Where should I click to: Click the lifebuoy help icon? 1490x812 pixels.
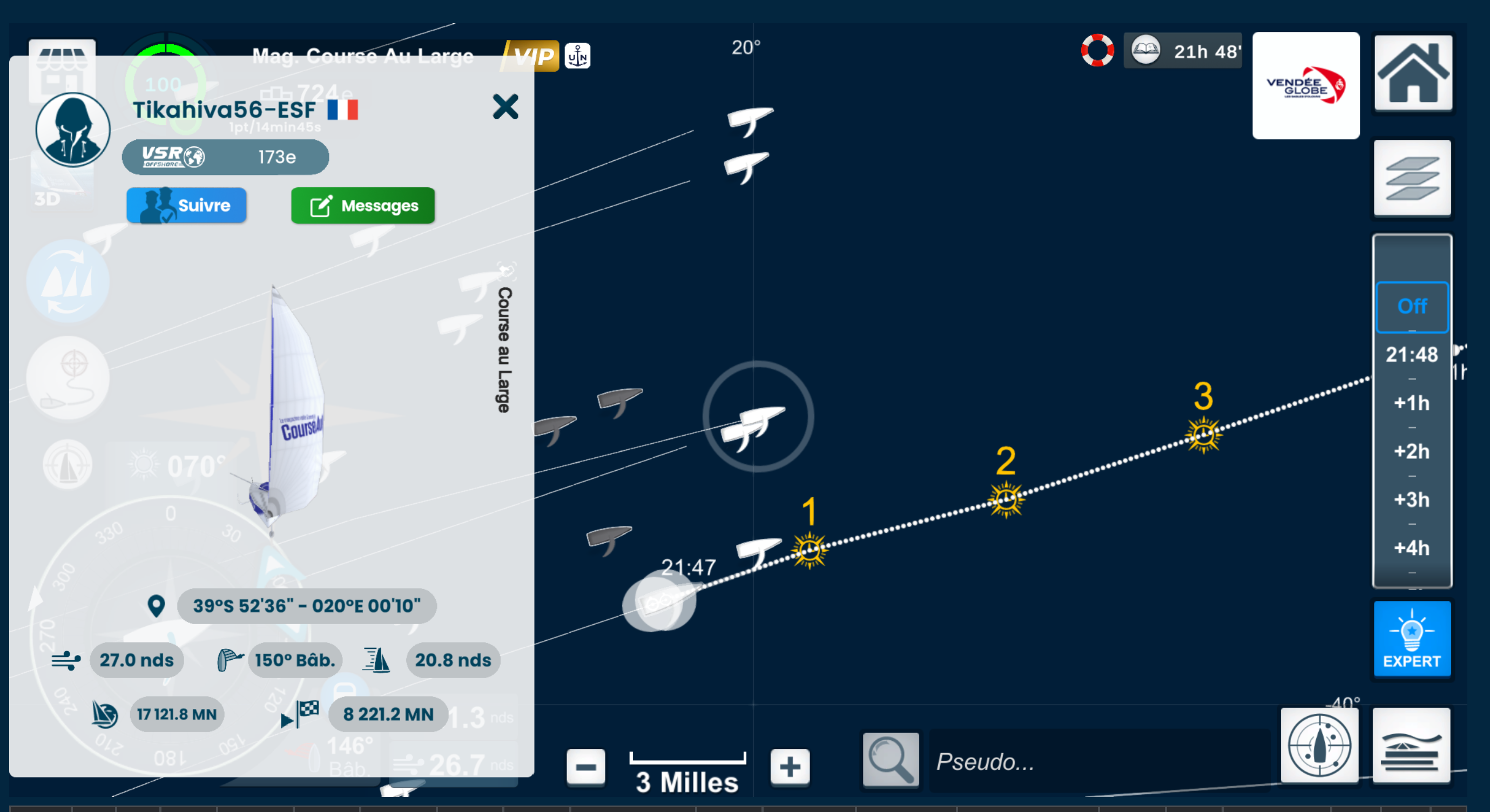point(1097,51)
